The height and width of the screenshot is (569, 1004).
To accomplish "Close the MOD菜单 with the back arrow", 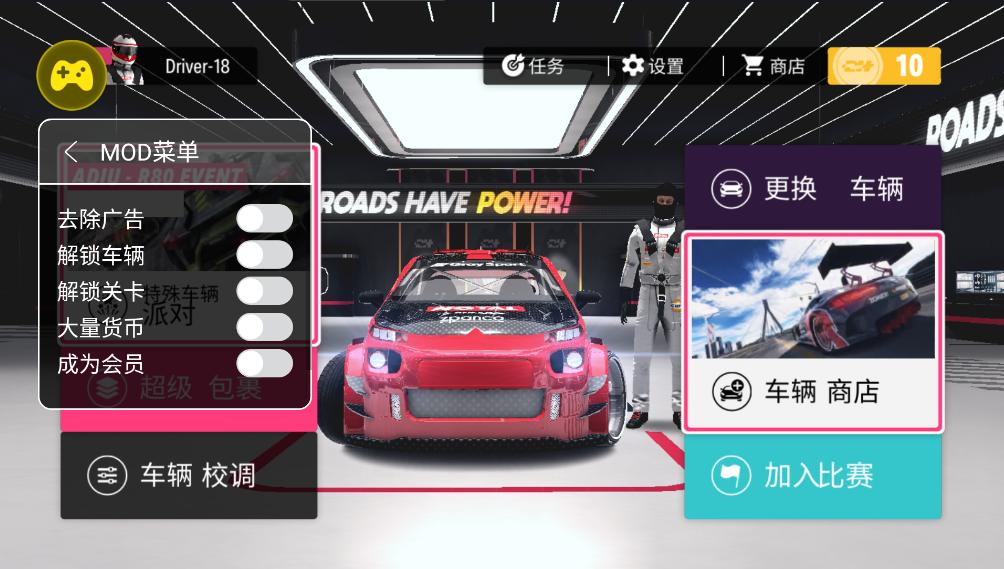I will [71, 152].
